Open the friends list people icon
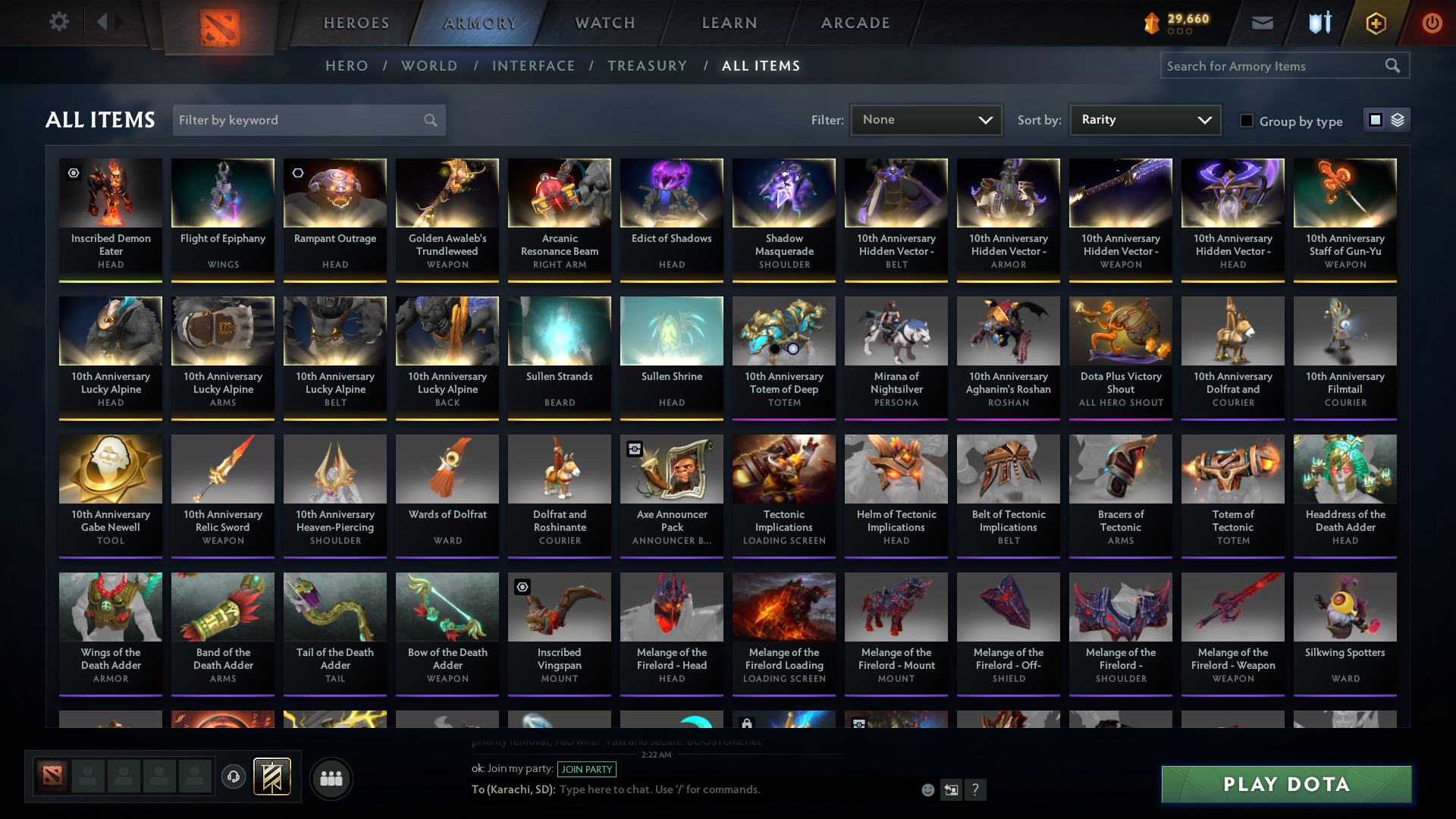 (x=330, y=778)
